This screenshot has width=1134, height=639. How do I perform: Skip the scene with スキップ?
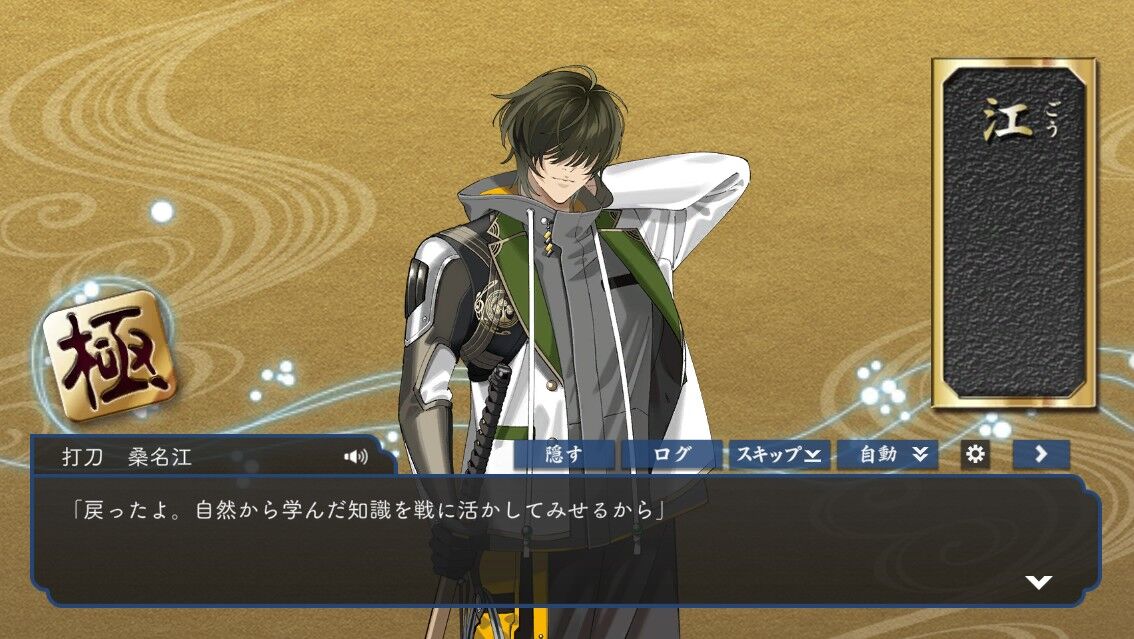779,455
